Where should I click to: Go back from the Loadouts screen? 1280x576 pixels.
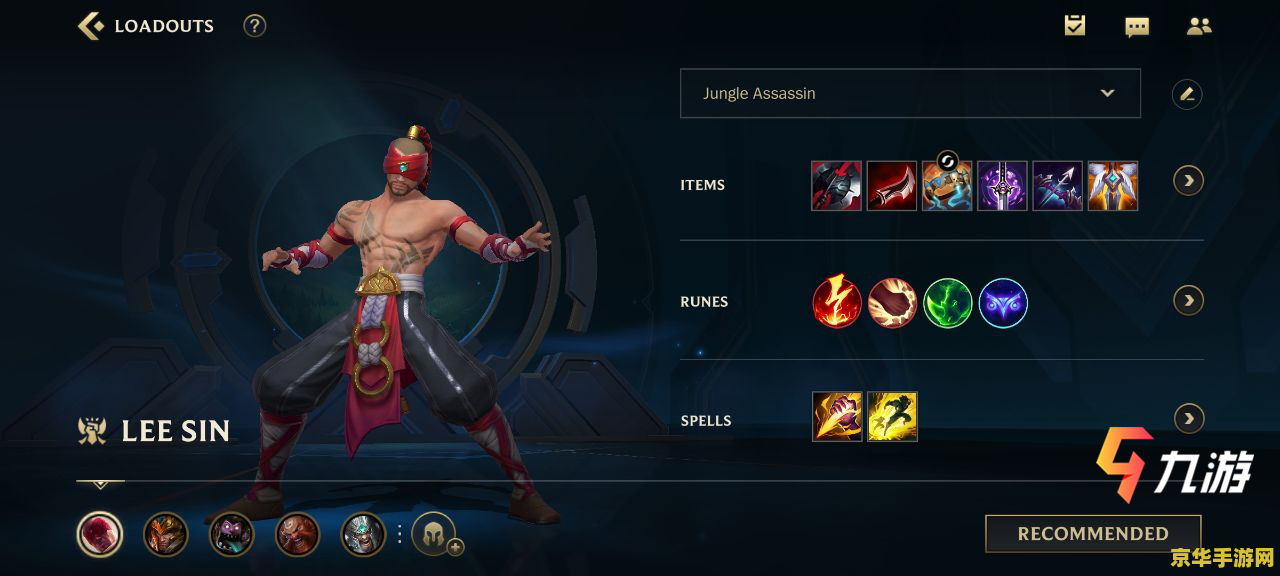pyautogui.click(x=91, y=26)
